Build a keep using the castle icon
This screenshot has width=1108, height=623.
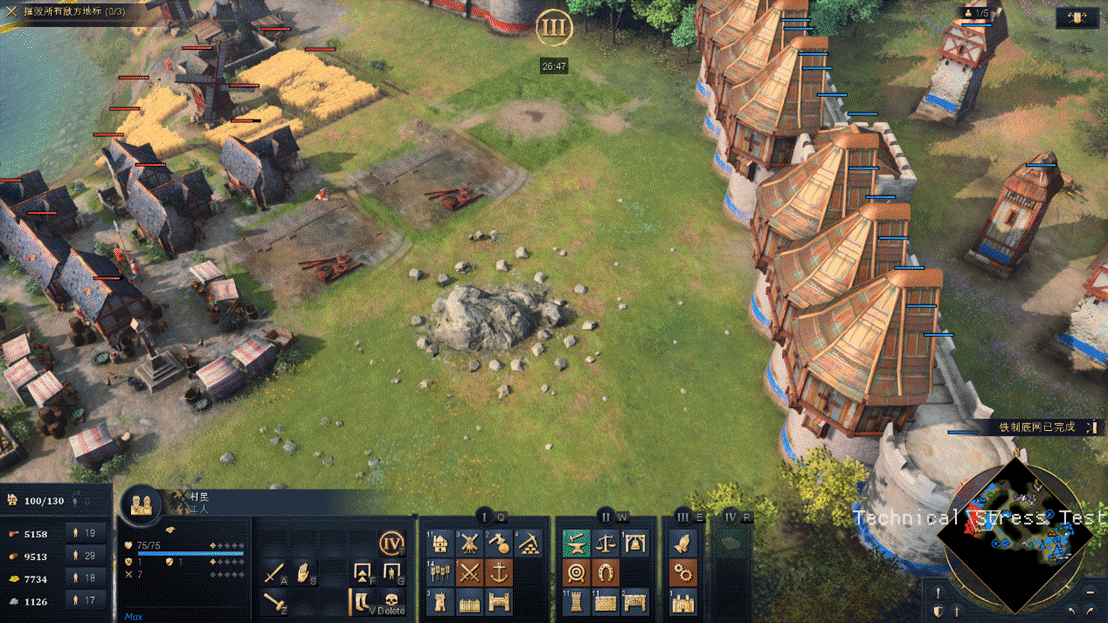pos(683,603)
